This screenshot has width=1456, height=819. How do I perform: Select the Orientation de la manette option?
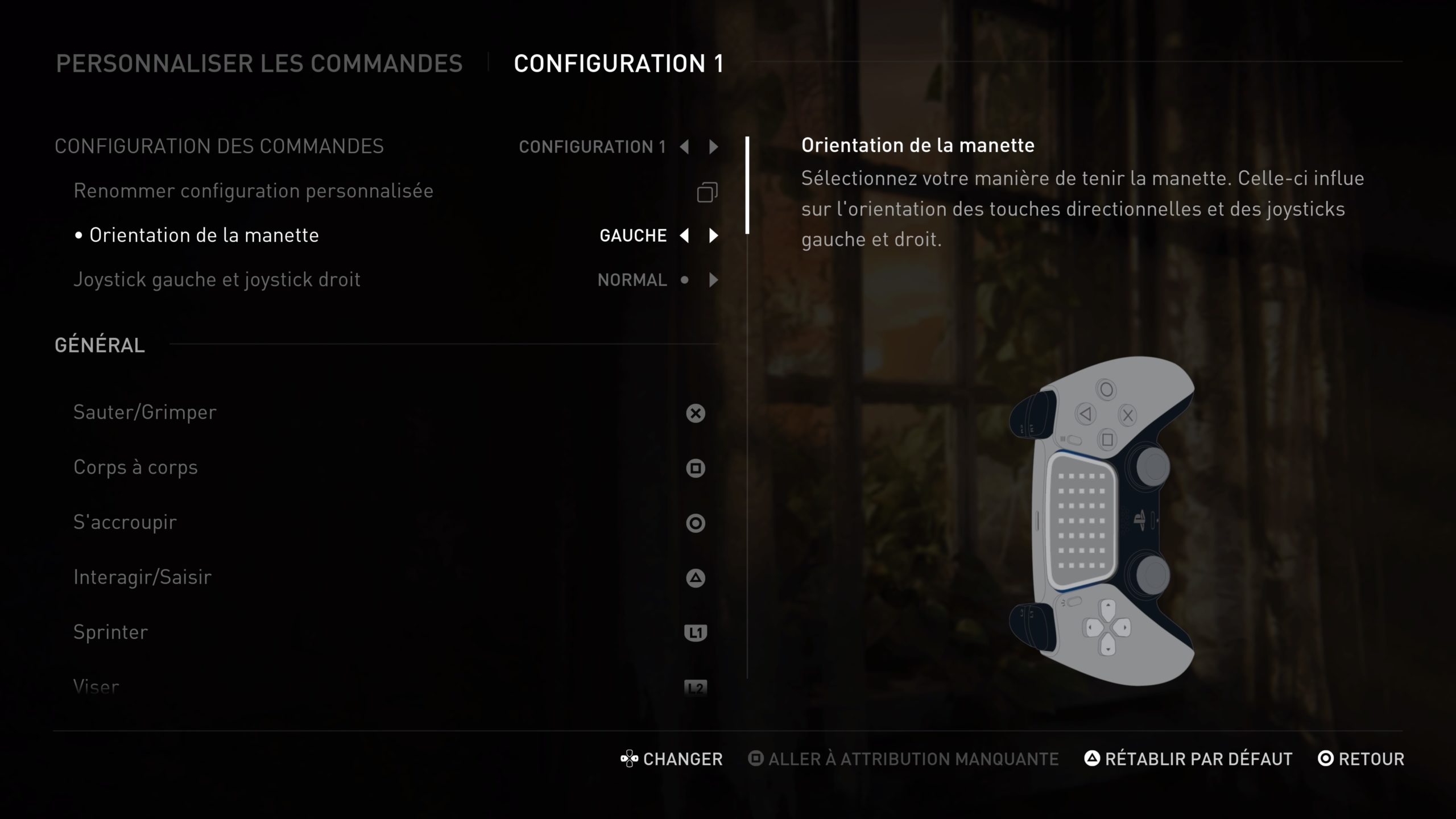tap(204, 235)
